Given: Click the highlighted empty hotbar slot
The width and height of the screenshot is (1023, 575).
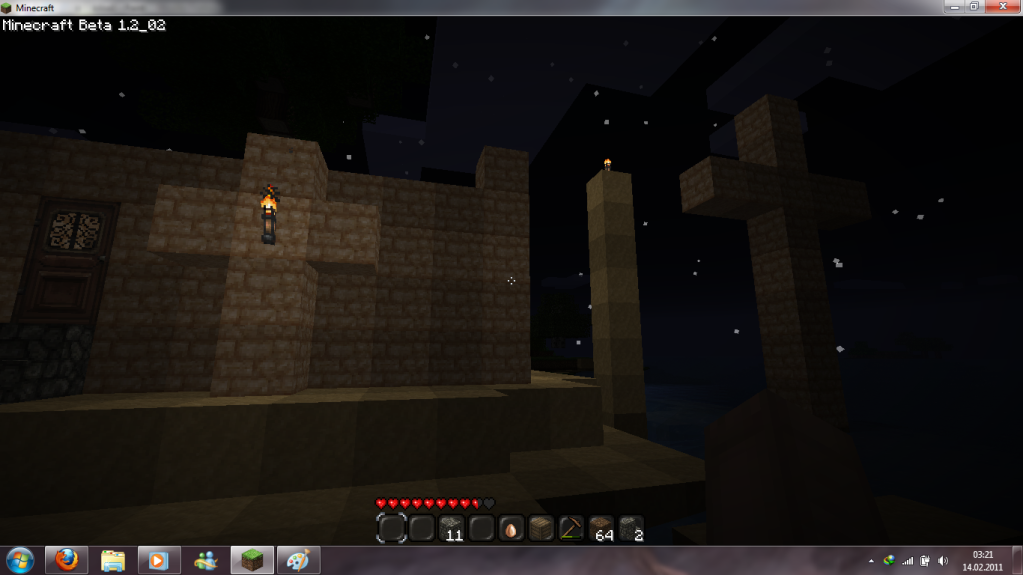Looking at the screenshot, I should coord(392,527).
